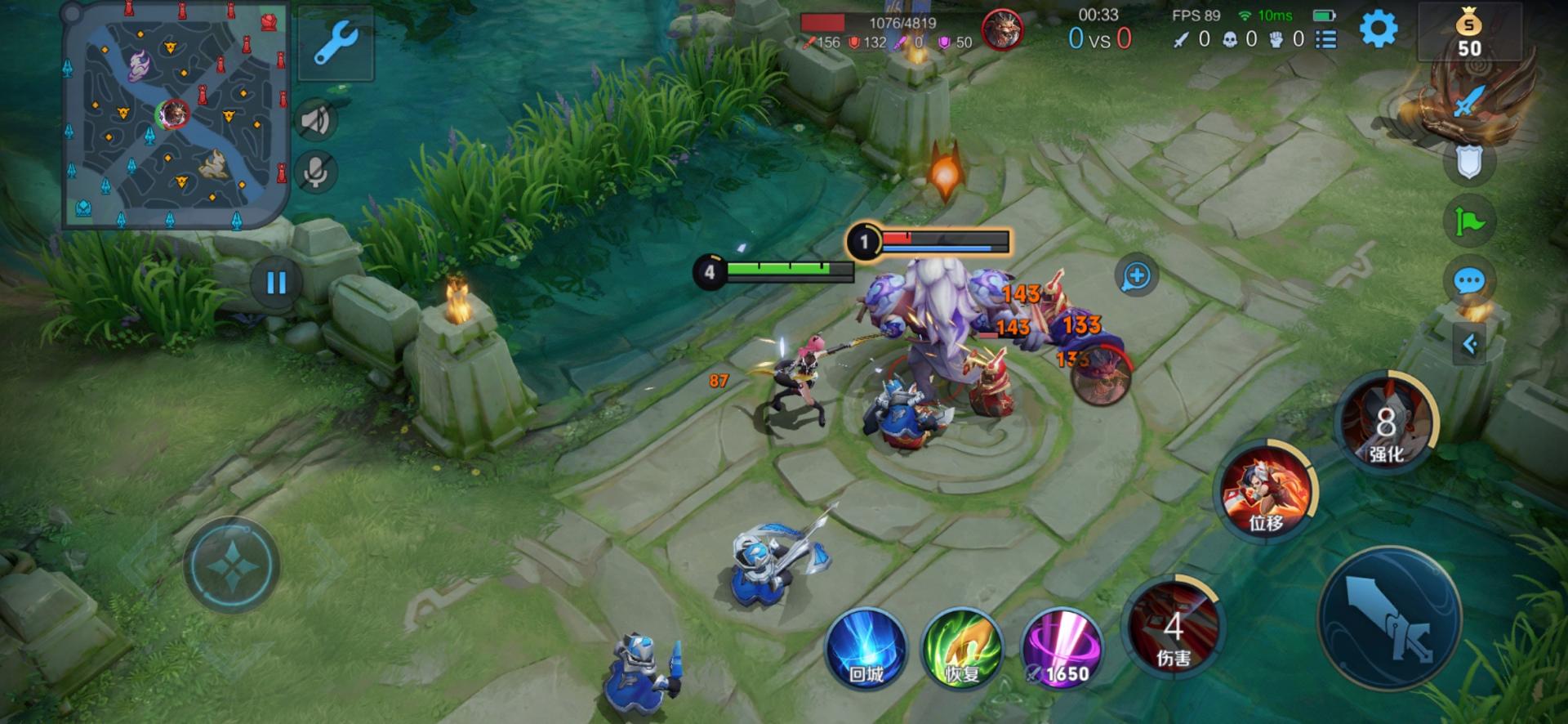Pause the game with the pause button
The height and width of the screenshot is (724, 1568).
click(276, 283)
